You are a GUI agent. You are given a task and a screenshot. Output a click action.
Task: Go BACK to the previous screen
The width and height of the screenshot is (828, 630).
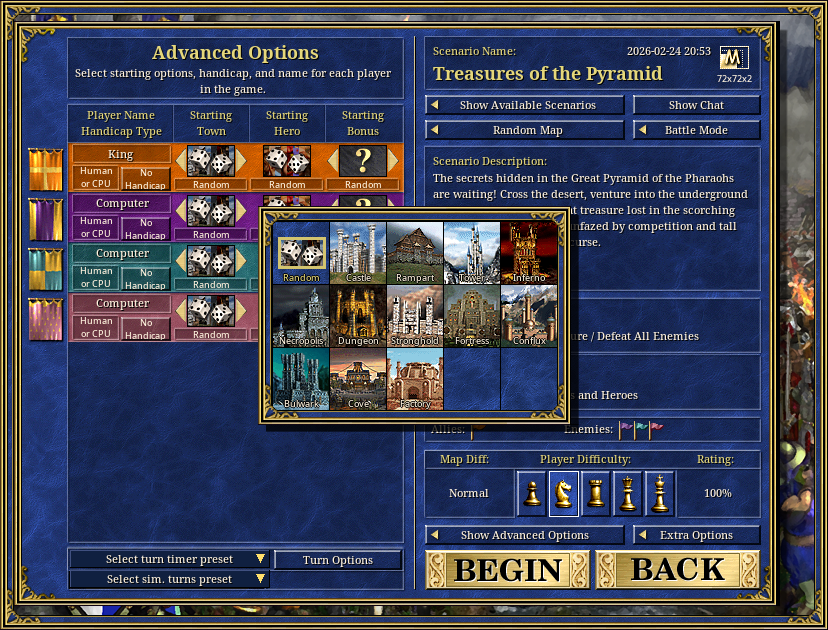[x=678, y=569]
